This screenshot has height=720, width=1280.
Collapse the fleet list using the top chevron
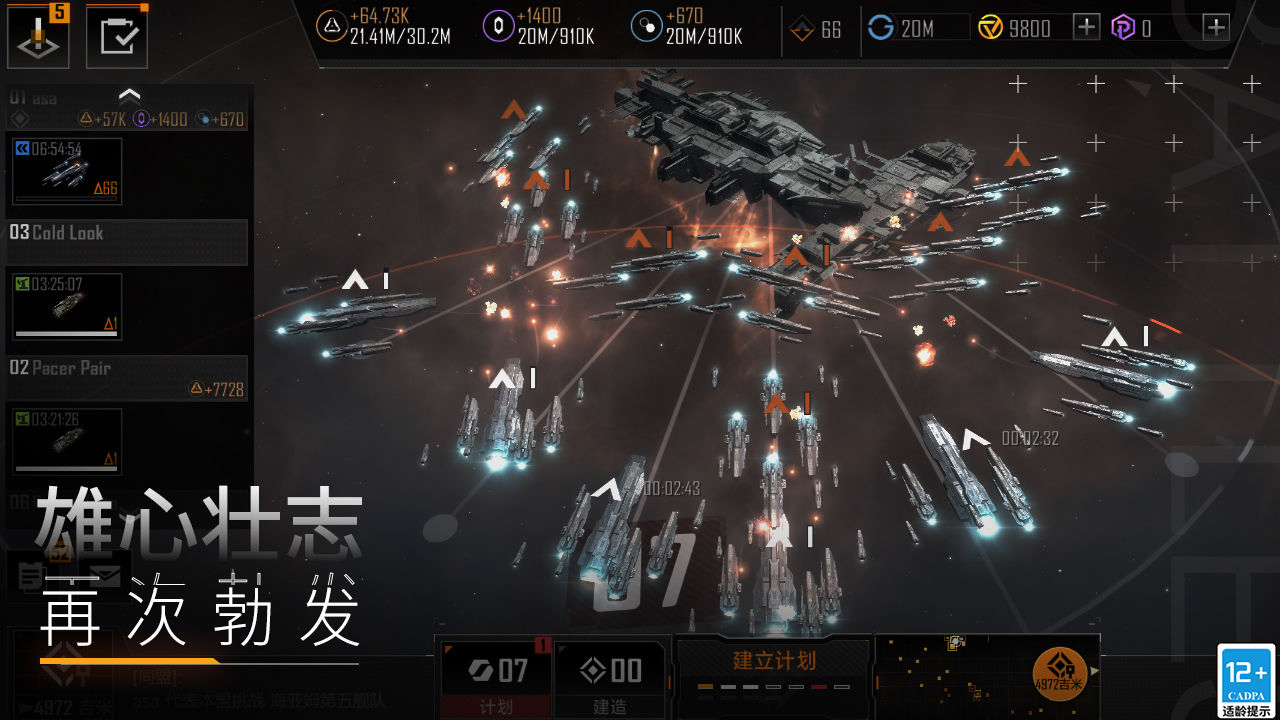click(130, 92)
